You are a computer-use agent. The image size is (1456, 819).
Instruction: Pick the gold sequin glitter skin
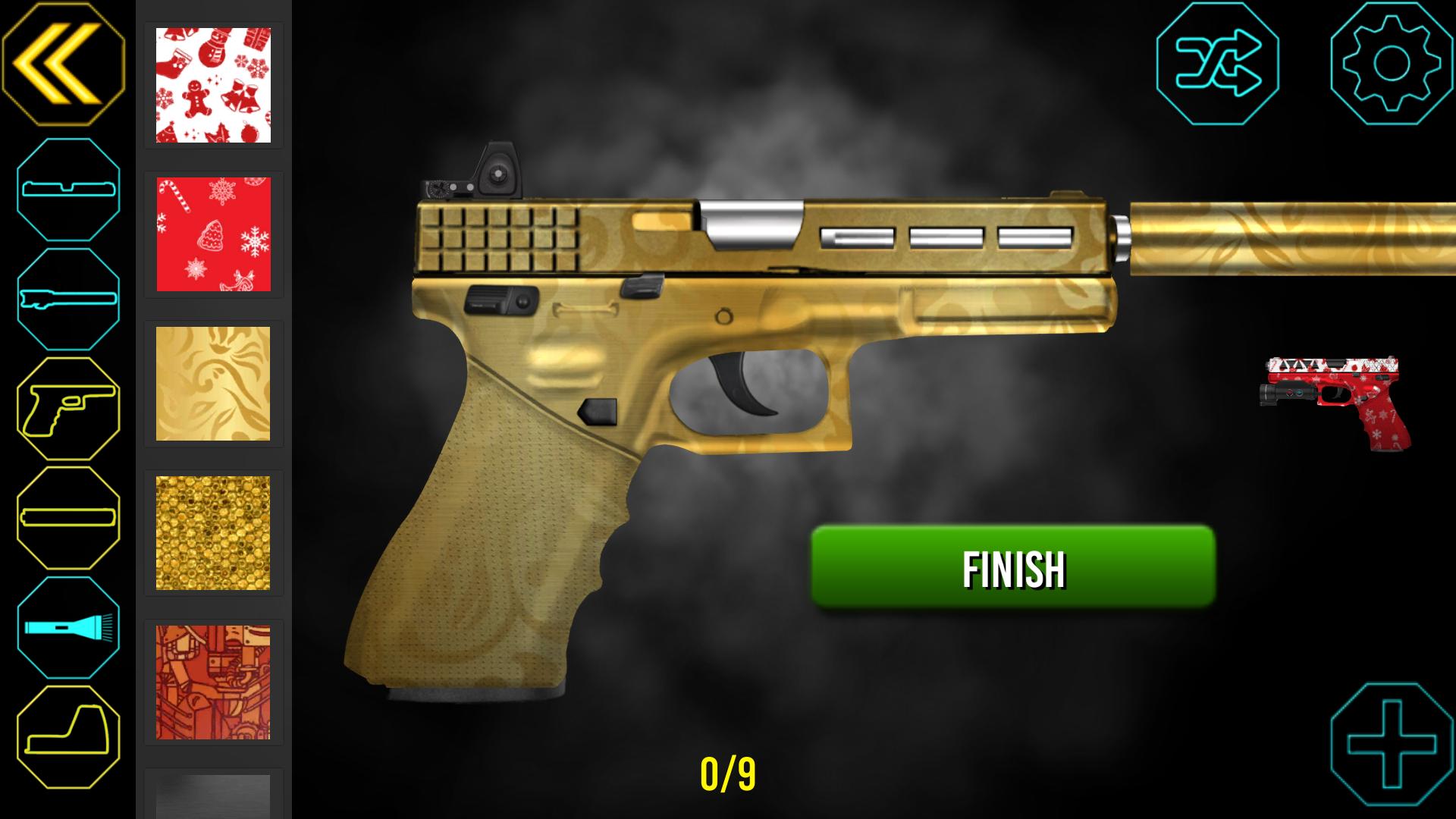tap(213, 533)
